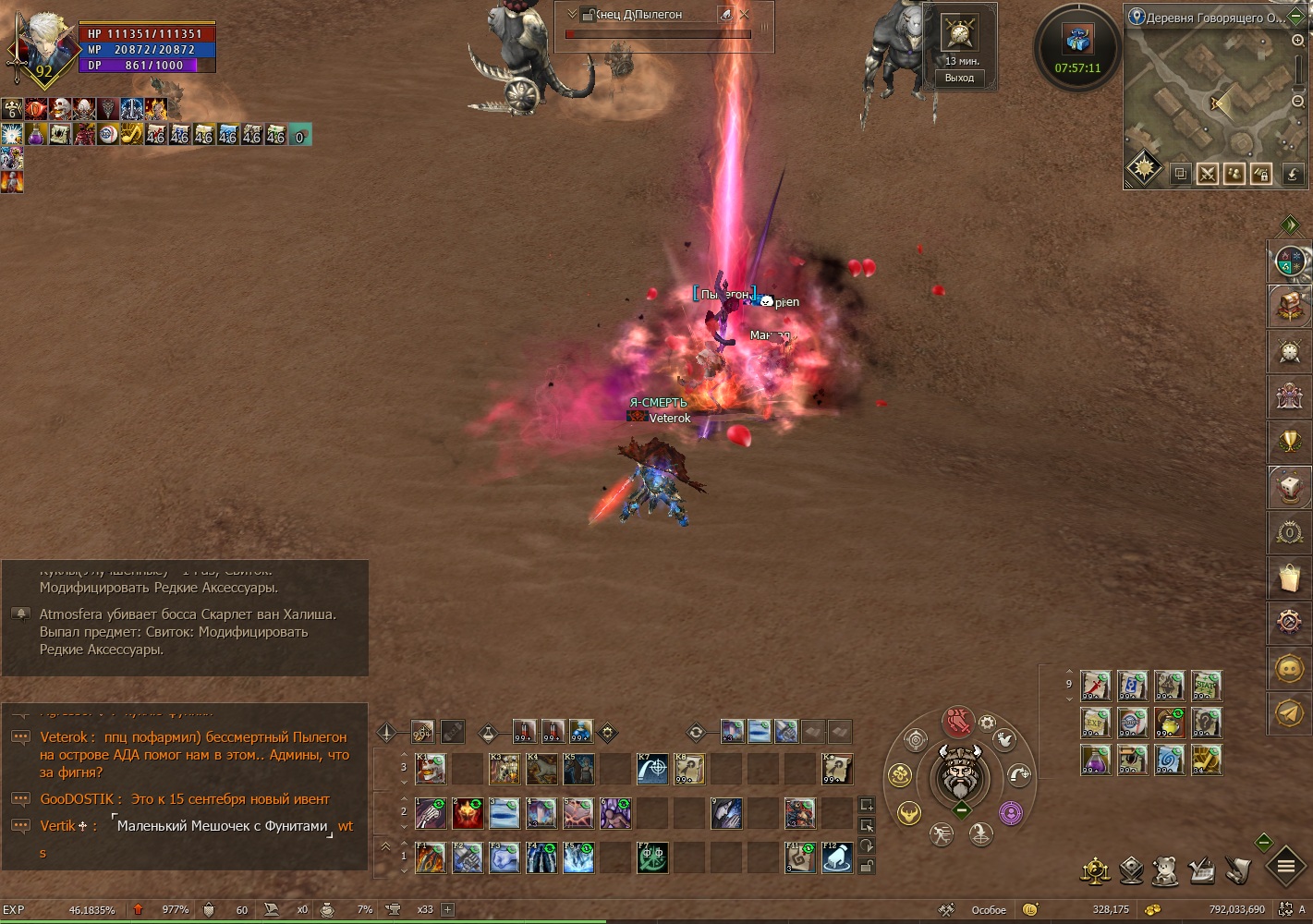1313x924 pixels.
Task: Open the golden scales icon in the bottom bar
Action: point(1095,870)
